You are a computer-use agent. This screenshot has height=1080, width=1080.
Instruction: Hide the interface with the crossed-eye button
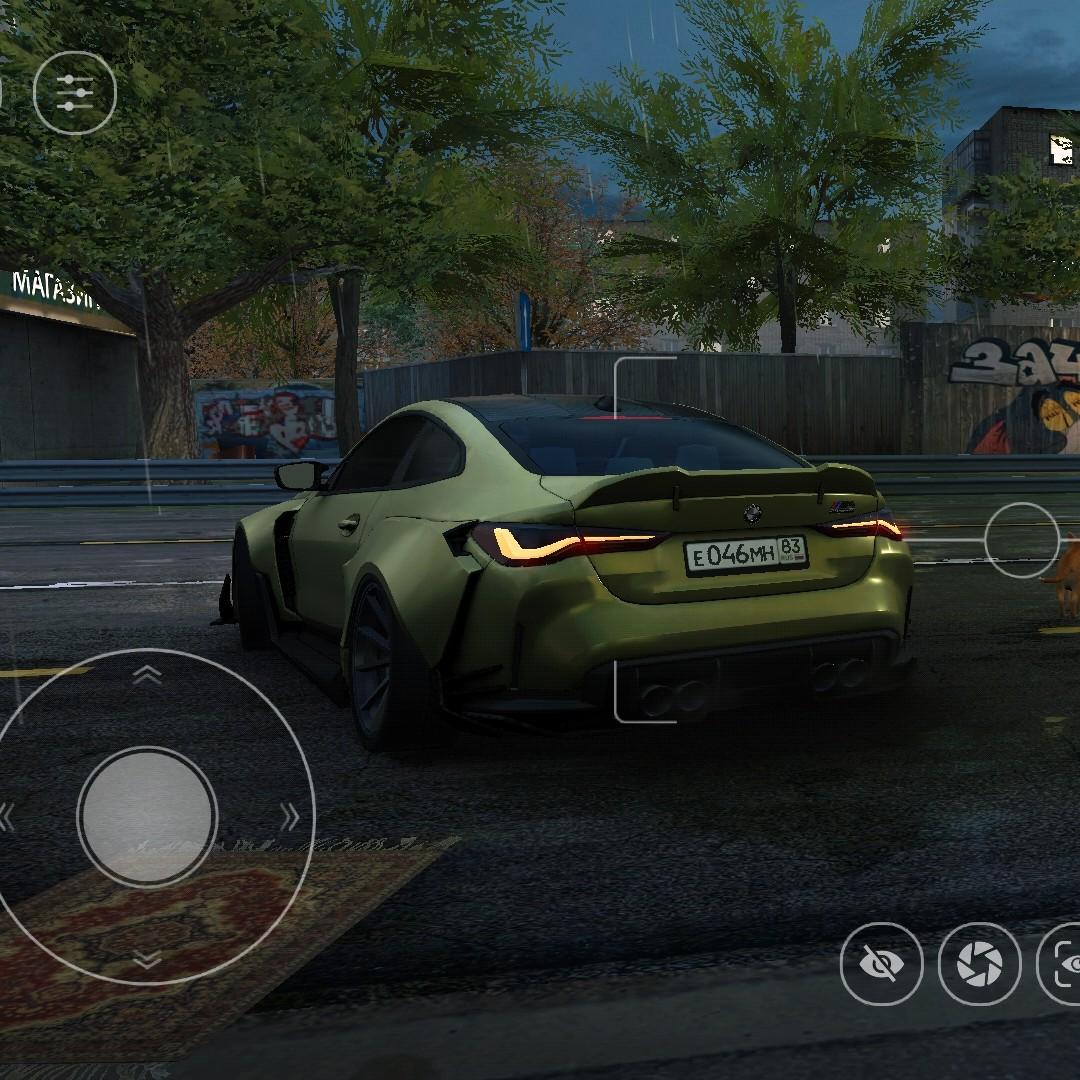click(x=881, y=963)
